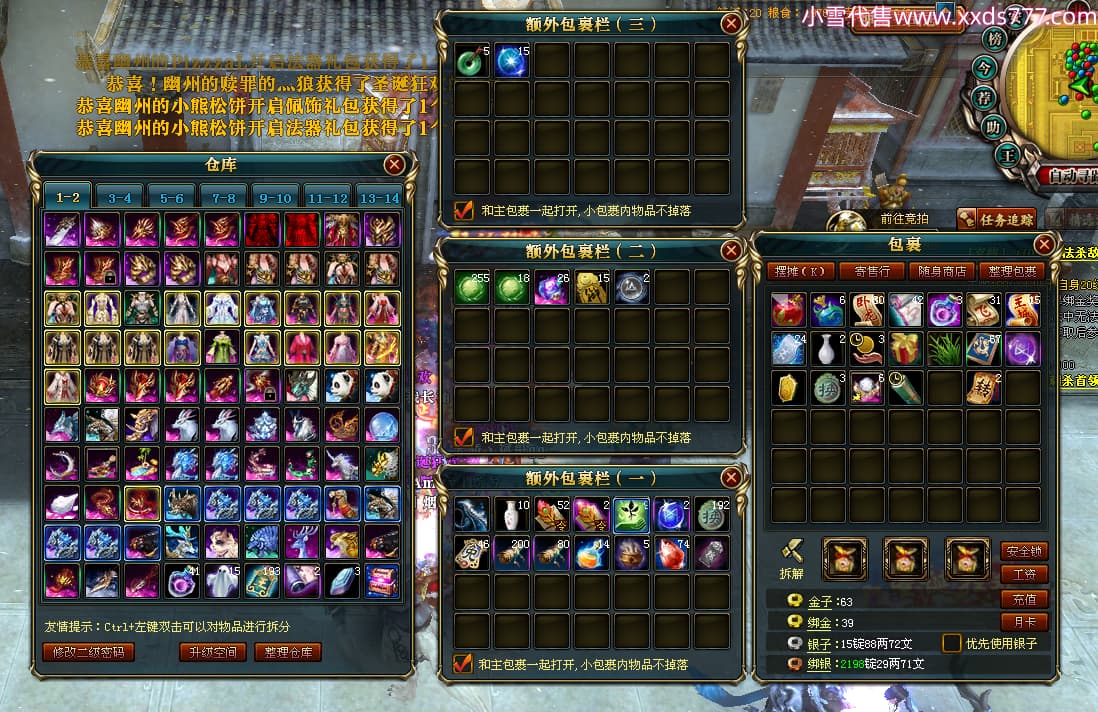
Task: Click 升级空间 to upgrade warehouse space
Action: pos(213,652)
